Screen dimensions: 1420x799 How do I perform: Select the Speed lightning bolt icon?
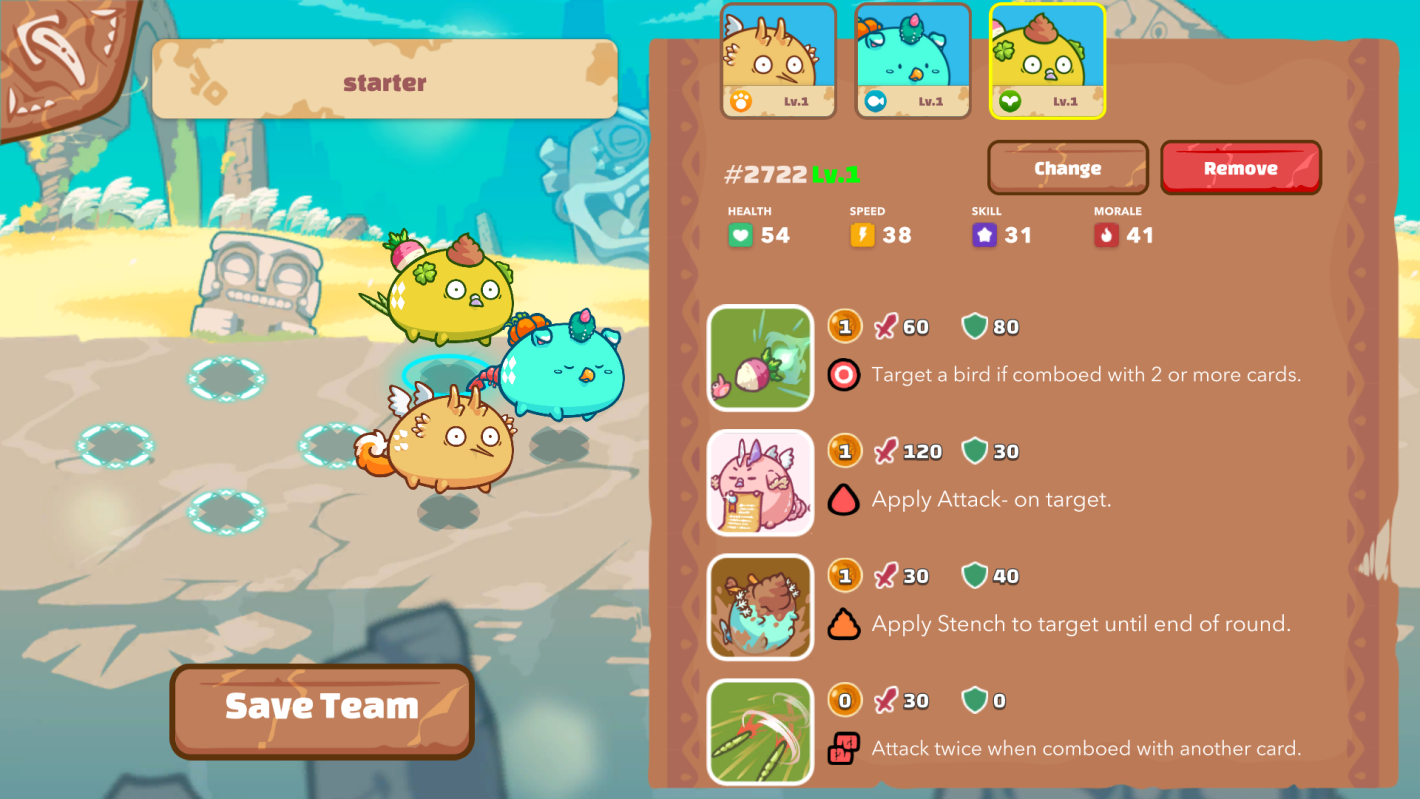tap(862, 235)
